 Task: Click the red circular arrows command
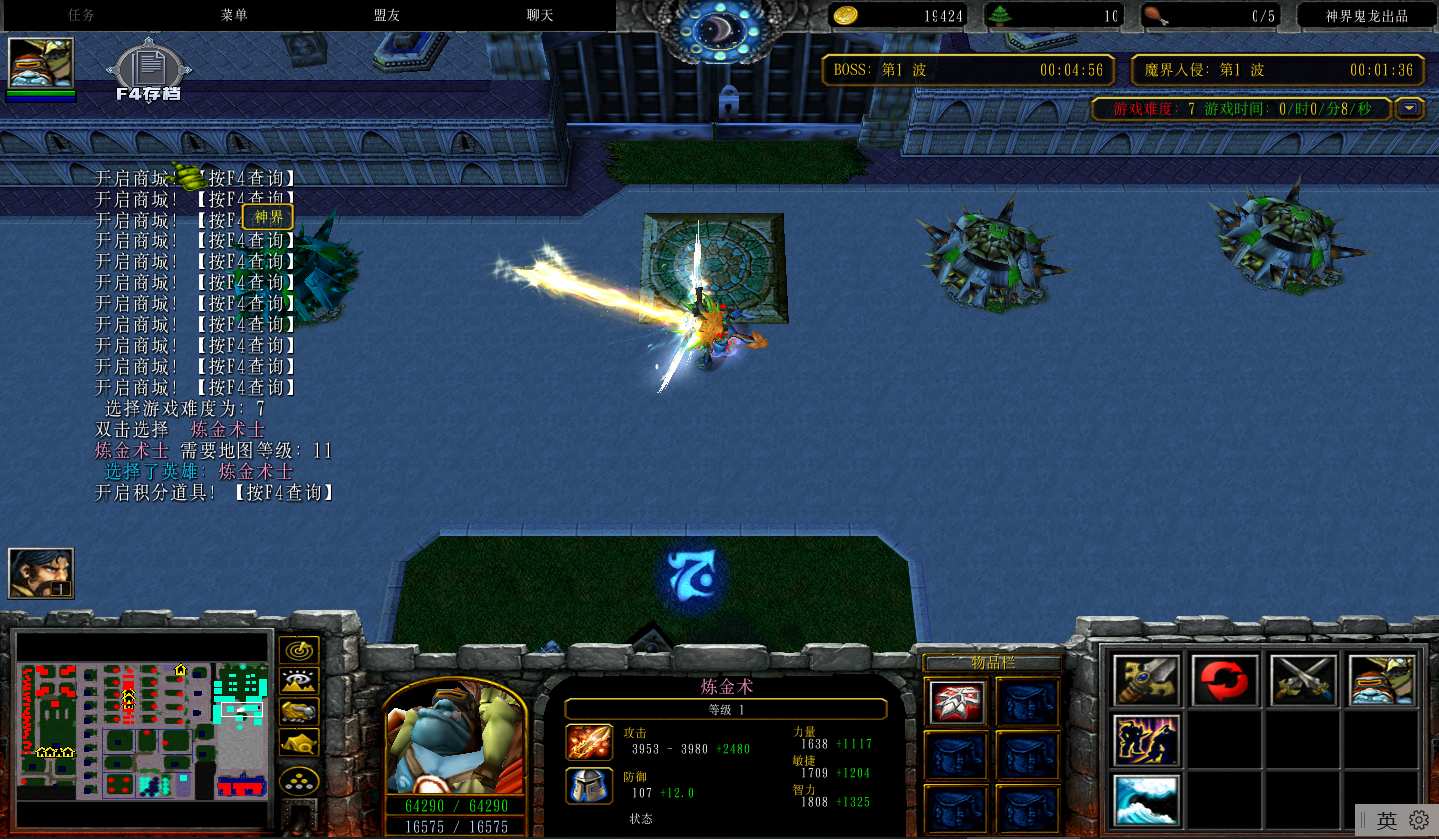(1225, 680)
